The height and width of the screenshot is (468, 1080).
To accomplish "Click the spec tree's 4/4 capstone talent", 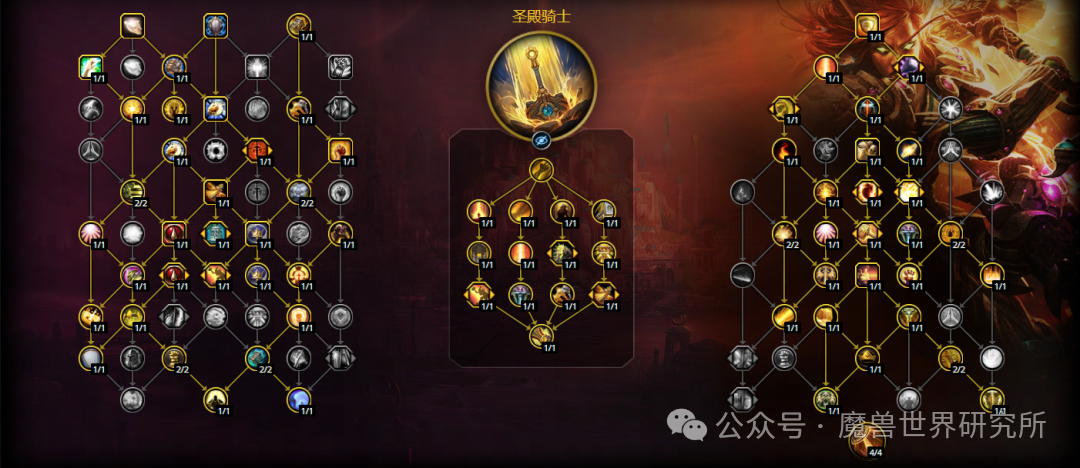I will tap(867, 438).
